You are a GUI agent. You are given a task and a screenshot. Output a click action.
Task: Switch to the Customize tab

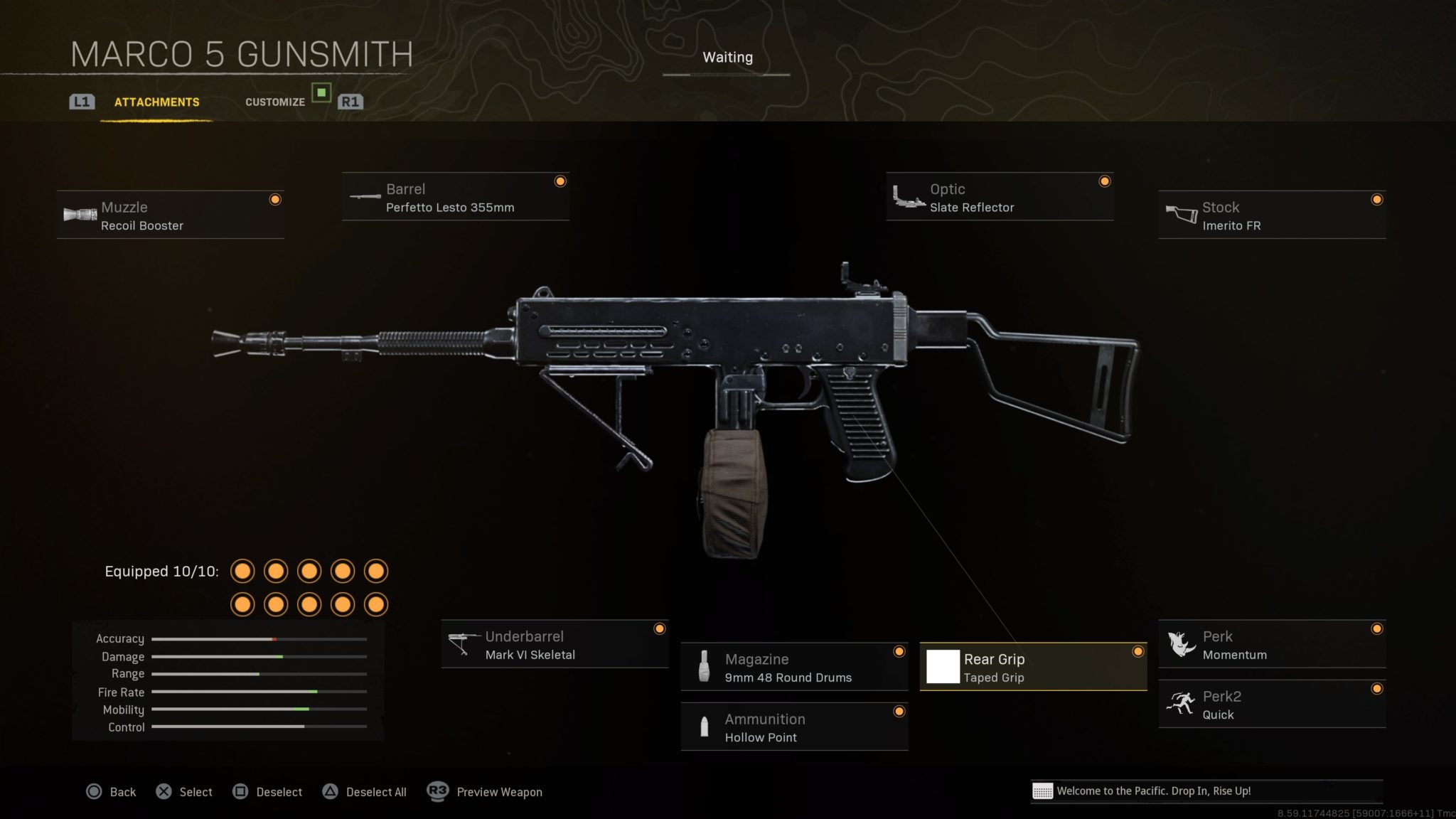pyautogui.click(x=275, y=102)
